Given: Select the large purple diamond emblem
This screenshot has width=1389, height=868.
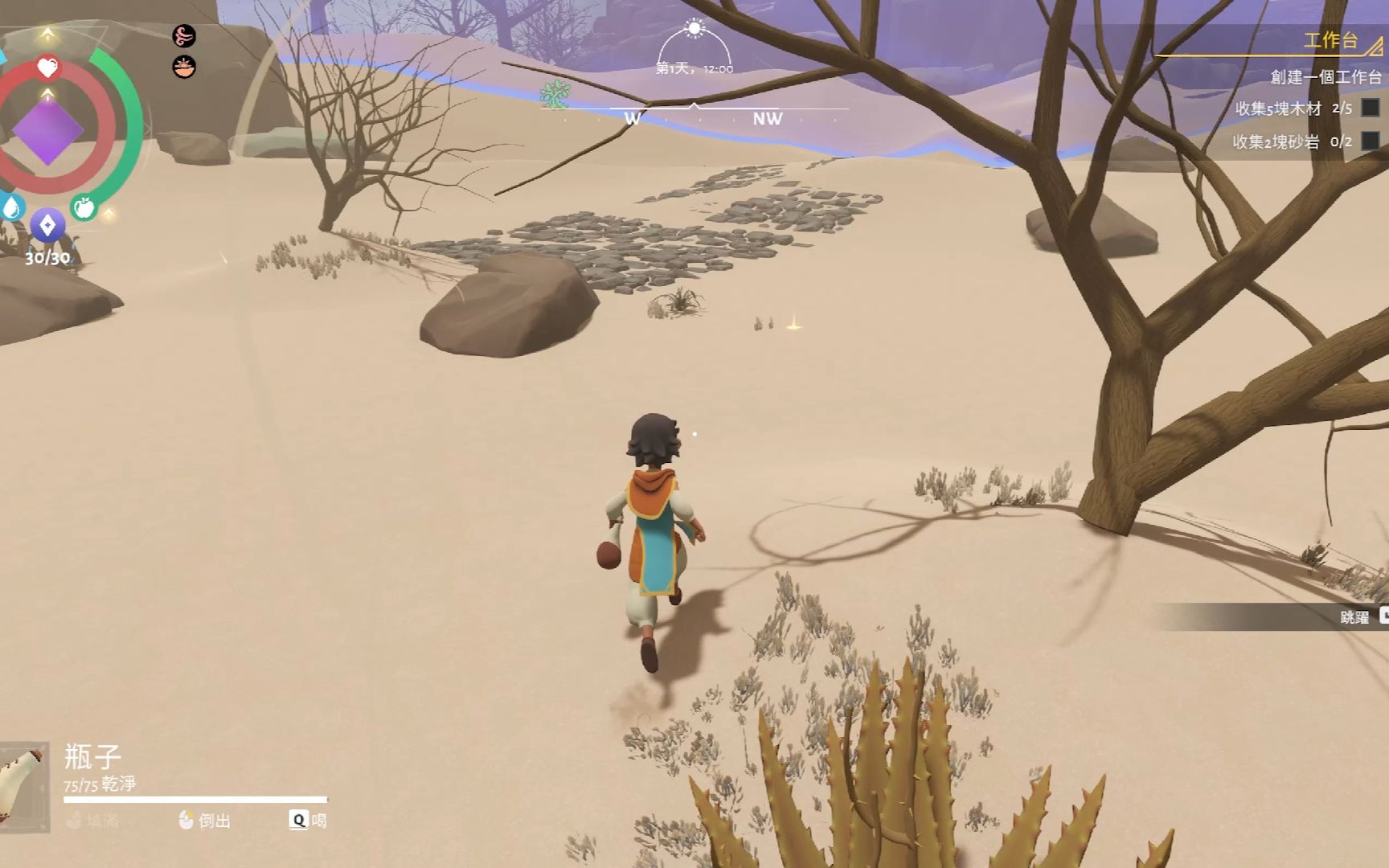Looking at the screenshot, I should 47,130.
